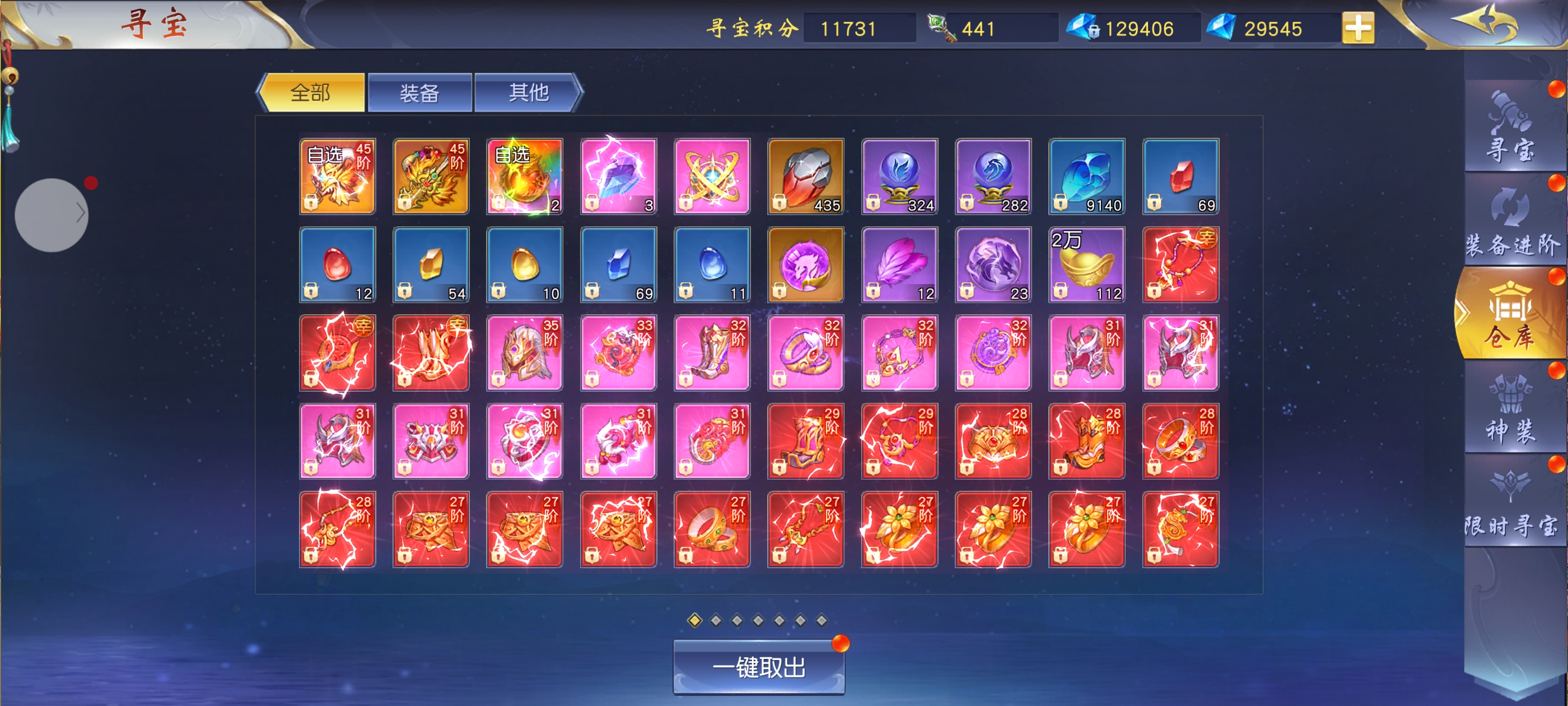Select the tier 35 helmet equipment slot

(x=524, y=352)
